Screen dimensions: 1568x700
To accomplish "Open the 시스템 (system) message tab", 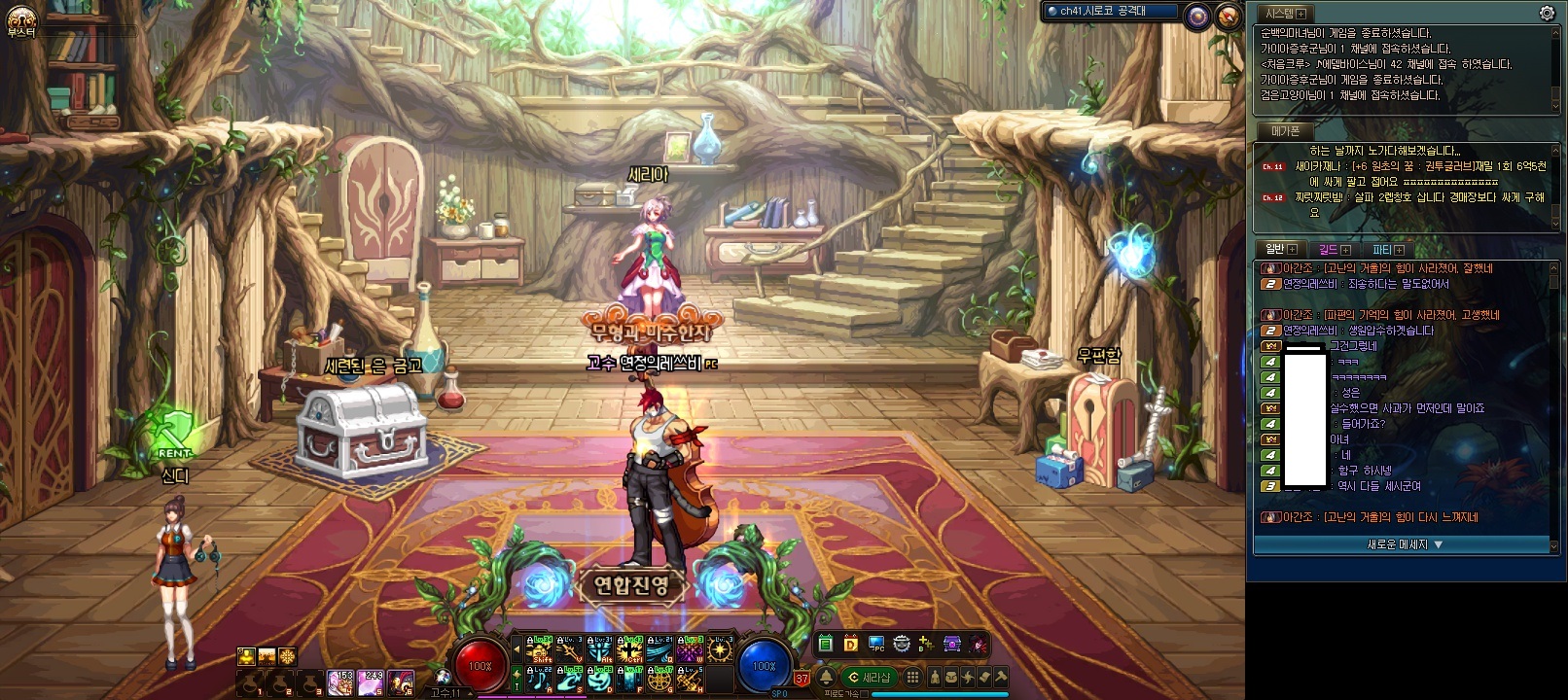I will (x=1283, y=14).
